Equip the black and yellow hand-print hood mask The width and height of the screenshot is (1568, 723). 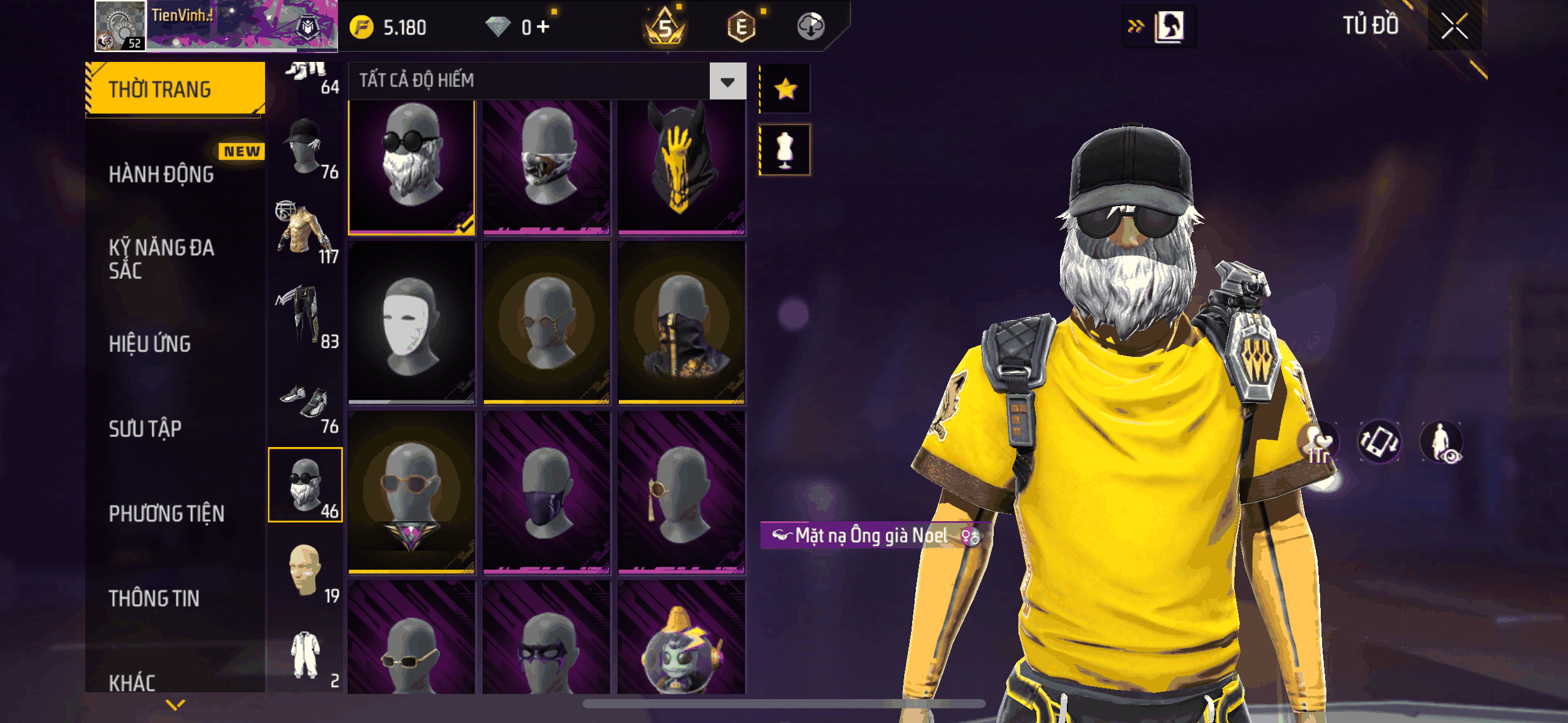681,167
